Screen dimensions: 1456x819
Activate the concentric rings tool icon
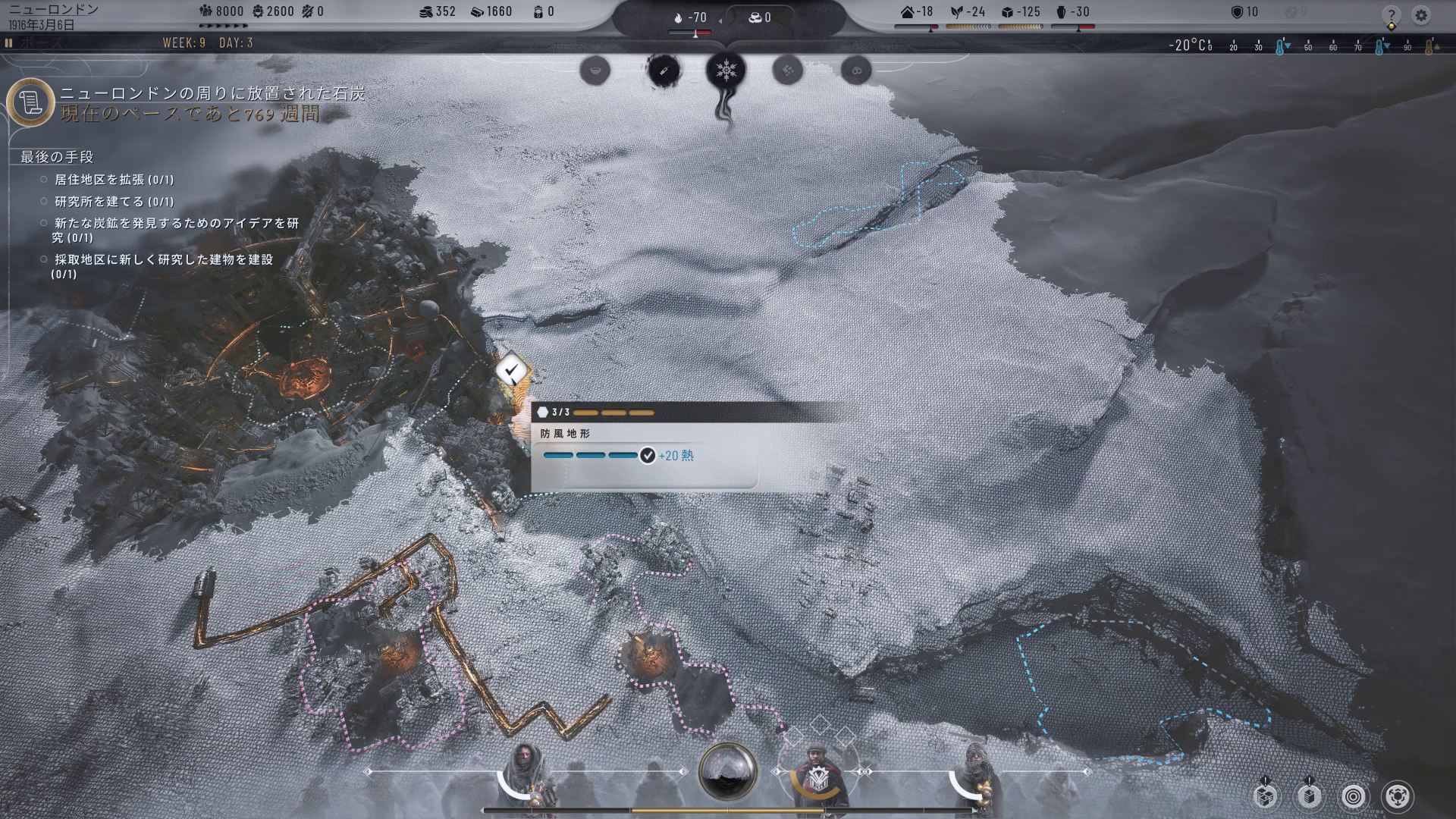(x=1354, y=795)
